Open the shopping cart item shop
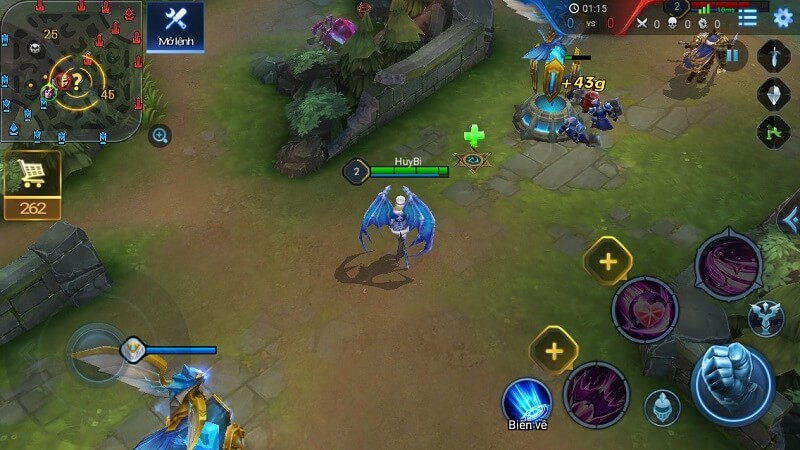800x450 pixels. click(x=32, y=175)
